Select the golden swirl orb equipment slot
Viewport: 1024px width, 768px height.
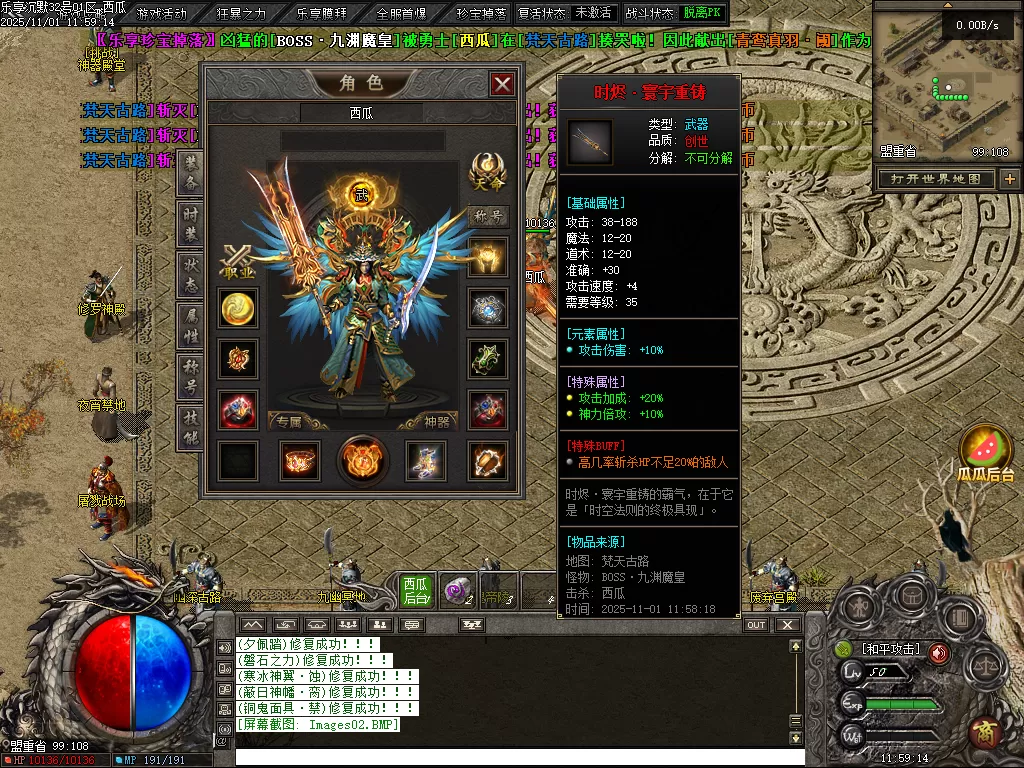click(238, 308)
